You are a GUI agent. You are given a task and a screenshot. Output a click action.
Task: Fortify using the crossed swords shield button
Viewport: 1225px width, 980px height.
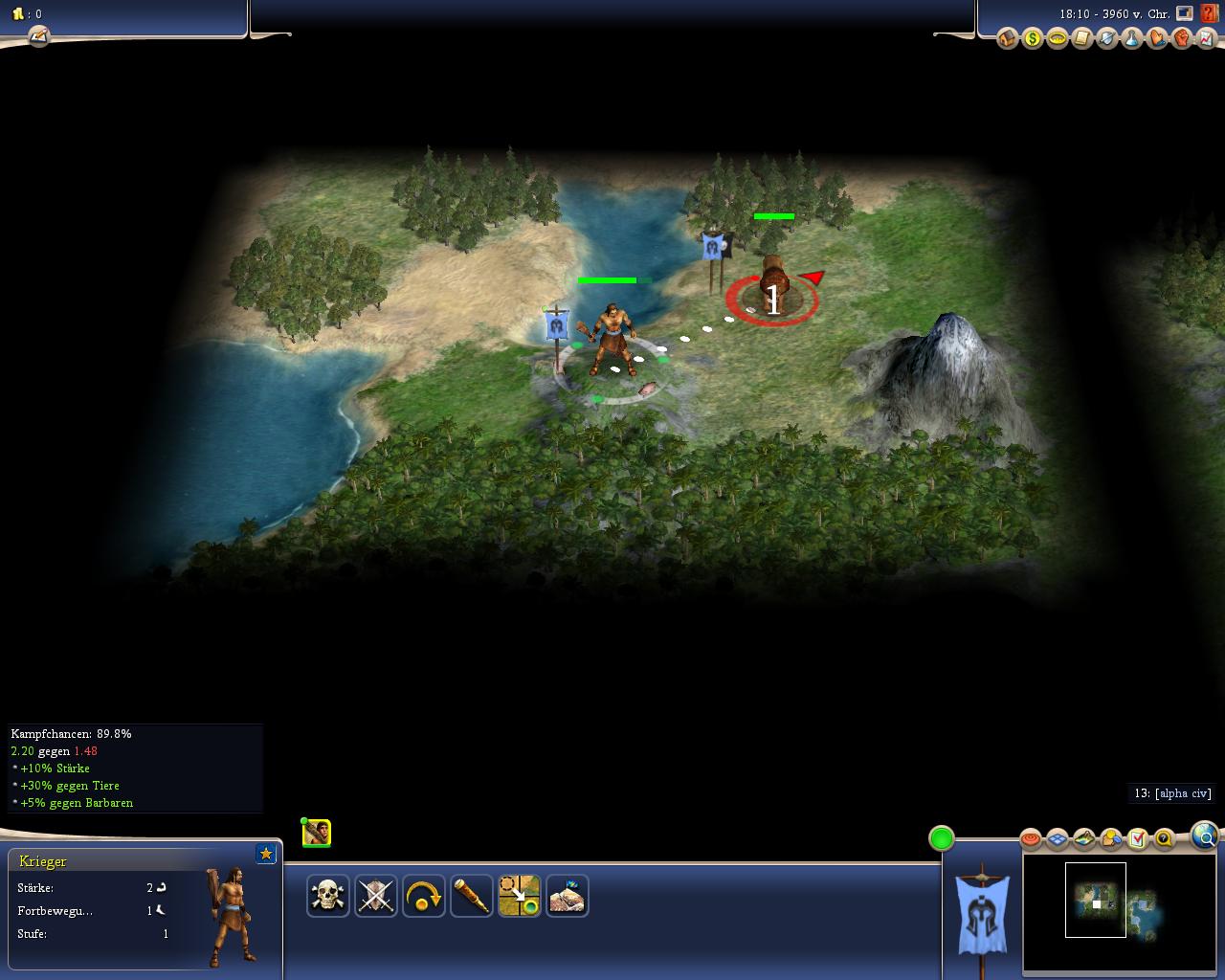376,896
